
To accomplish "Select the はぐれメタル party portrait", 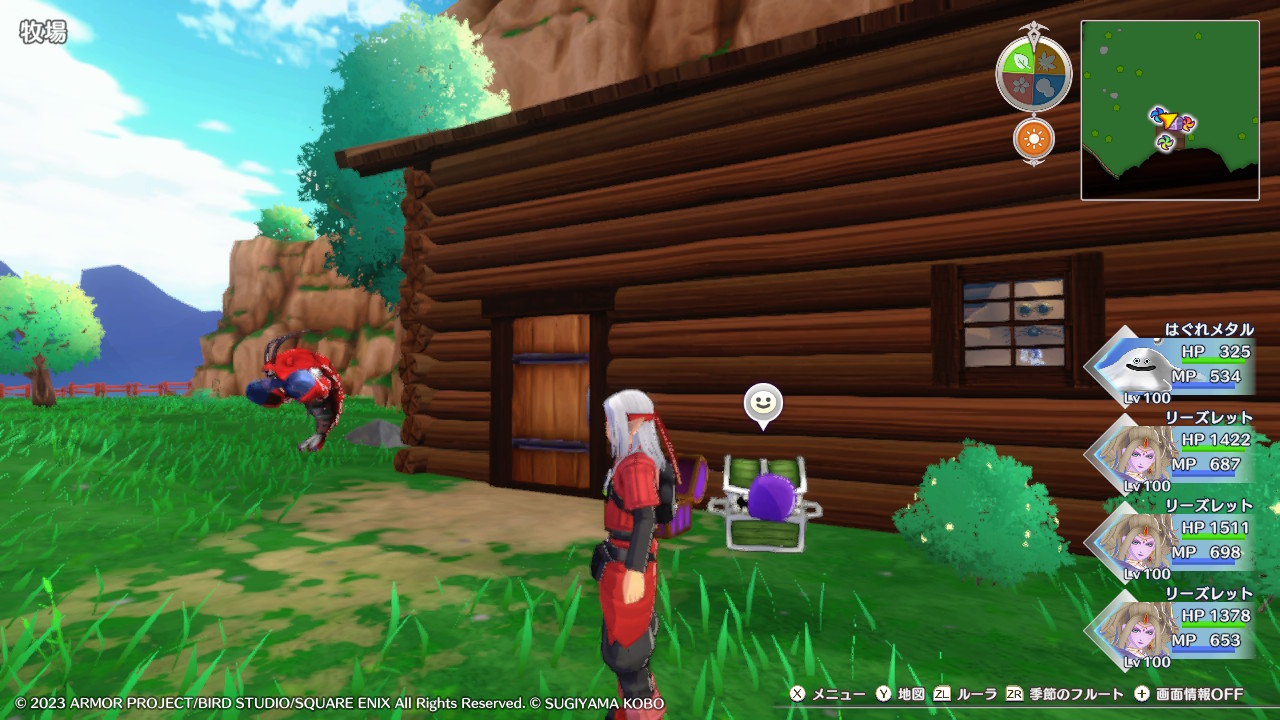I will [1131, 366].
